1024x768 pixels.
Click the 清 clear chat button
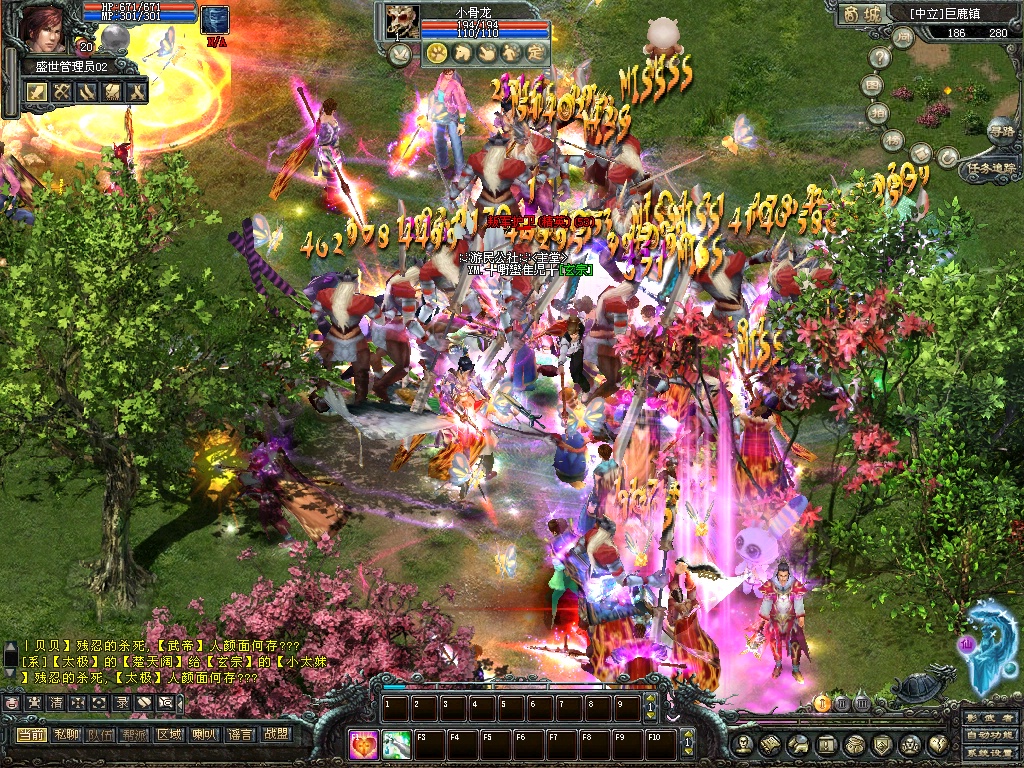[x=55, y=702]
